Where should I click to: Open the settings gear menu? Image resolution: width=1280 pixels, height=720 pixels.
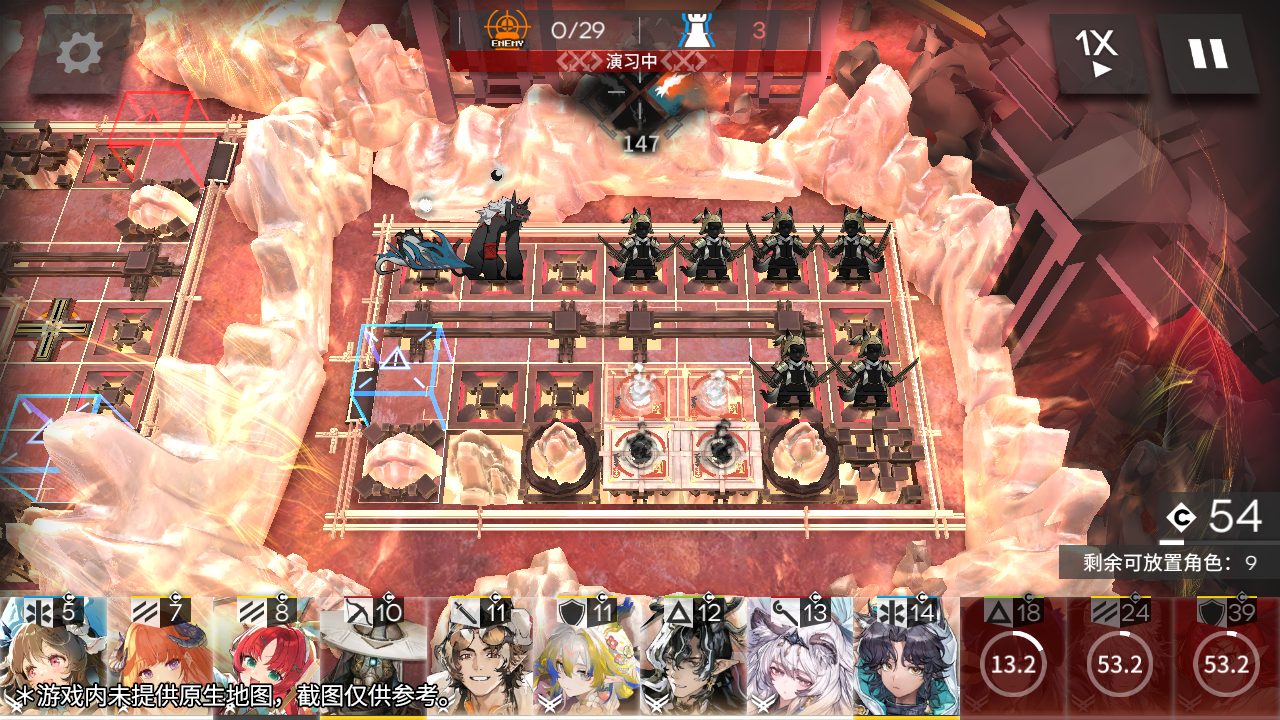80,54
